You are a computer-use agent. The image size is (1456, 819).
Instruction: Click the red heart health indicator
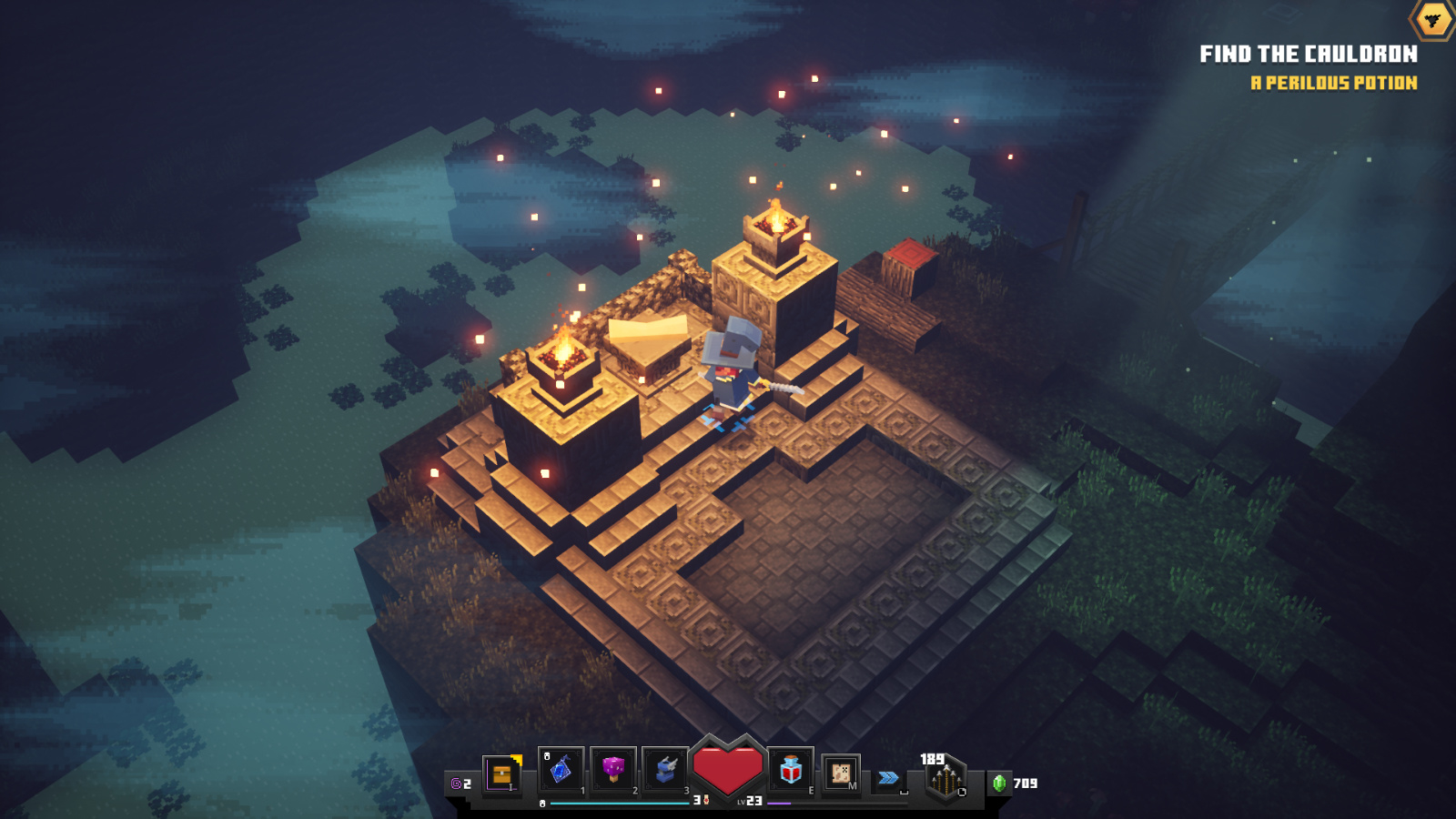tap(727, 769)
